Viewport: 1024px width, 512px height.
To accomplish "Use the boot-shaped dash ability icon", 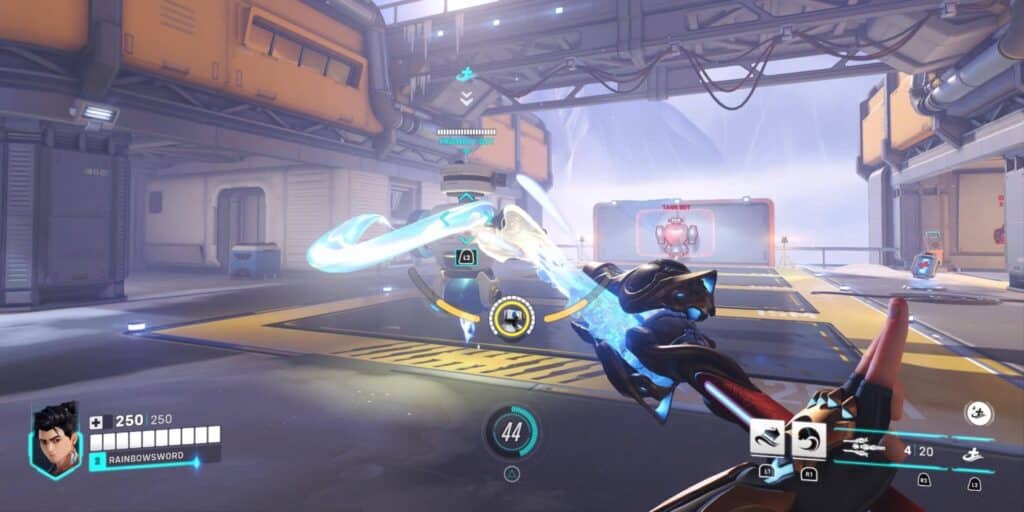I will tap(767, 438).
